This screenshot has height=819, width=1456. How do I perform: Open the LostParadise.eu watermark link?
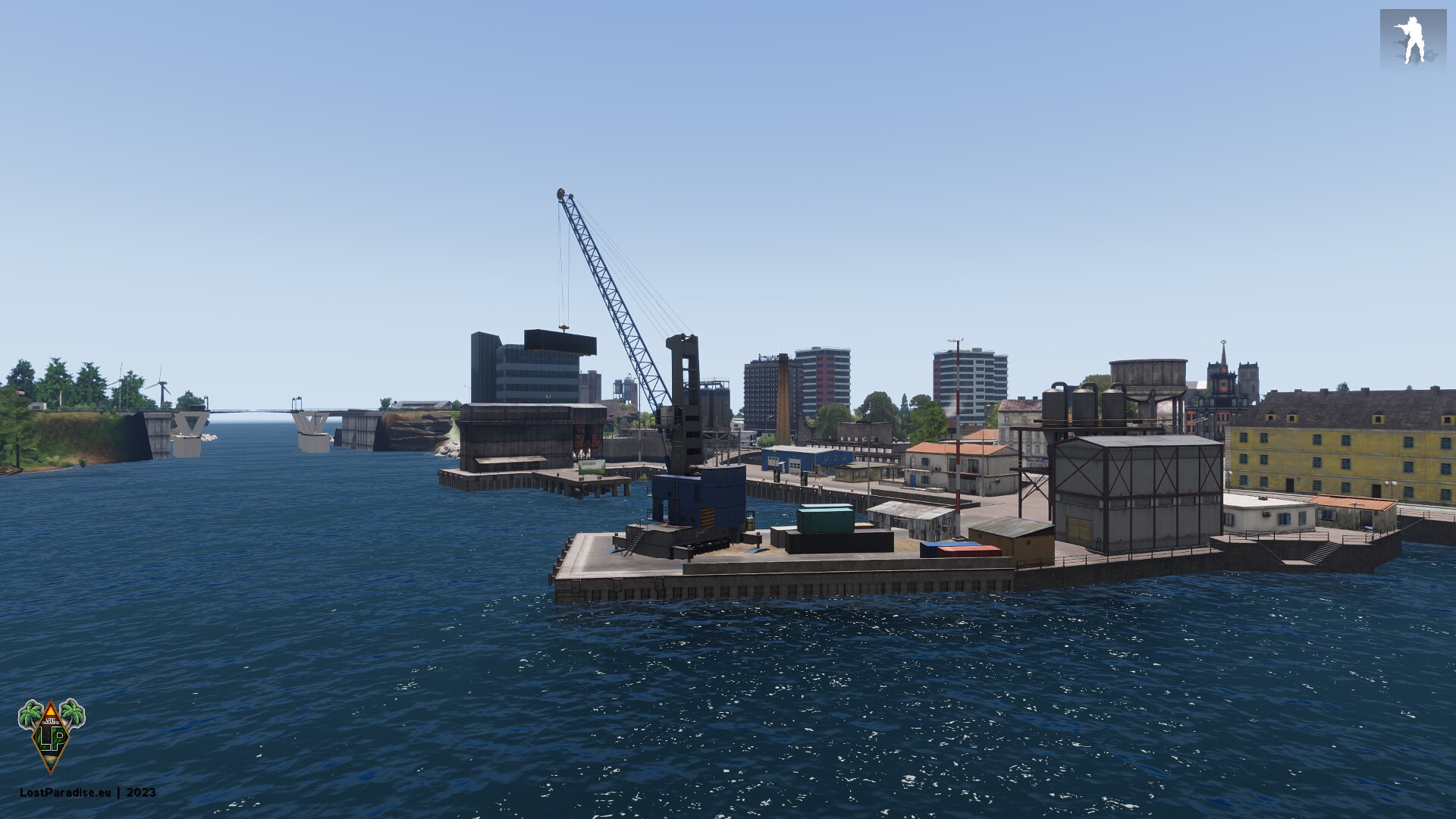[65, 792]
